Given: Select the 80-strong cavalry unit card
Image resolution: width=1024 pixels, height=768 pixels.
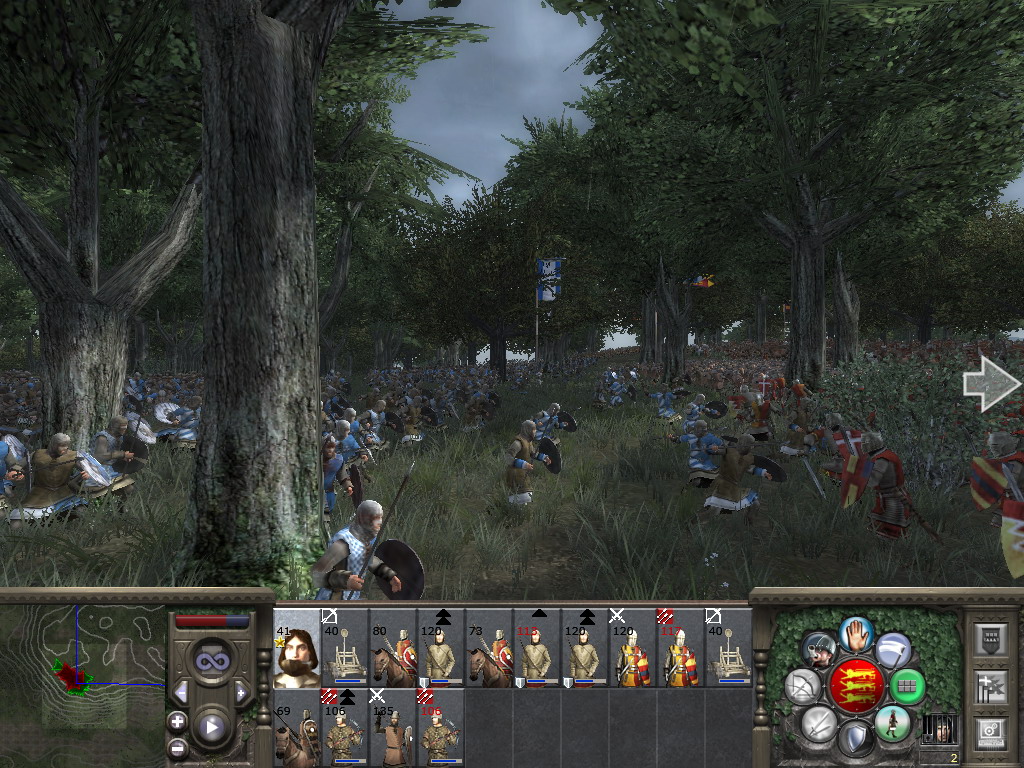Looking at the screenshot, I should point(393,648).
